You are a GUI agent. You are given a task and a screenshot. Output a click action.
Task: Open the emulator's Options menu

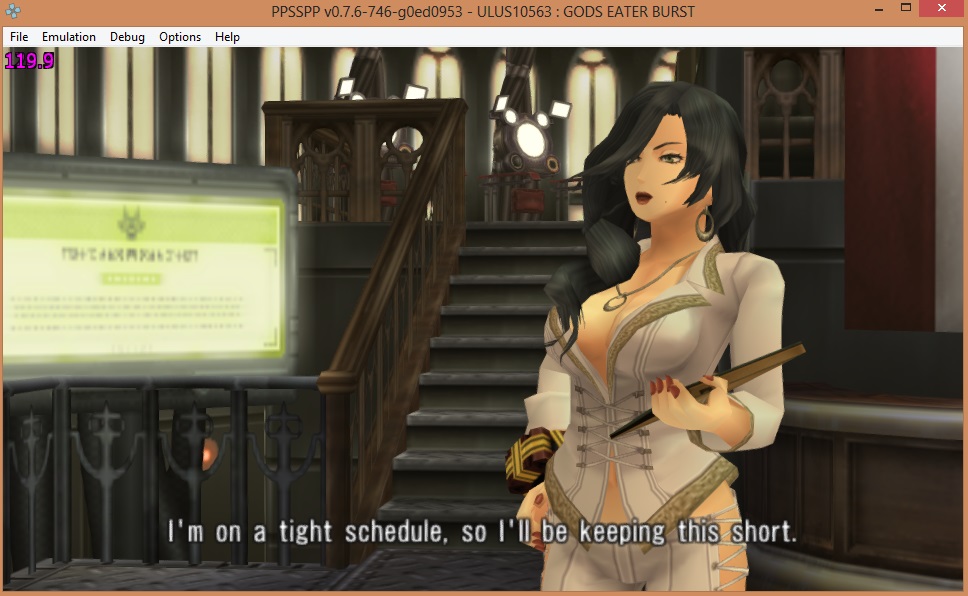[180, 37]
